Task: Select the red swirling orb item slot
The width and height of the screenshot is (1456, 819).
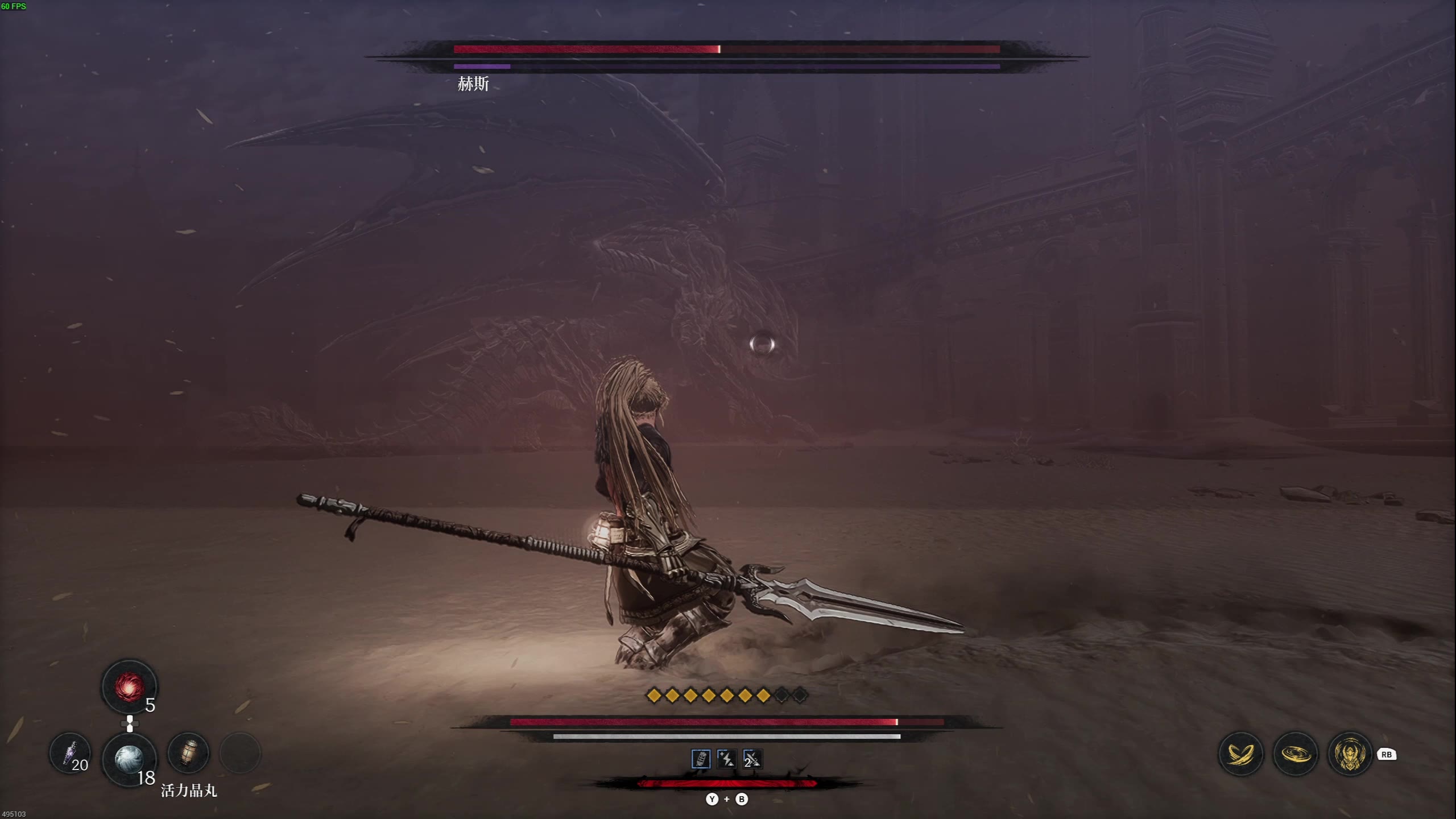Action: 129,687
